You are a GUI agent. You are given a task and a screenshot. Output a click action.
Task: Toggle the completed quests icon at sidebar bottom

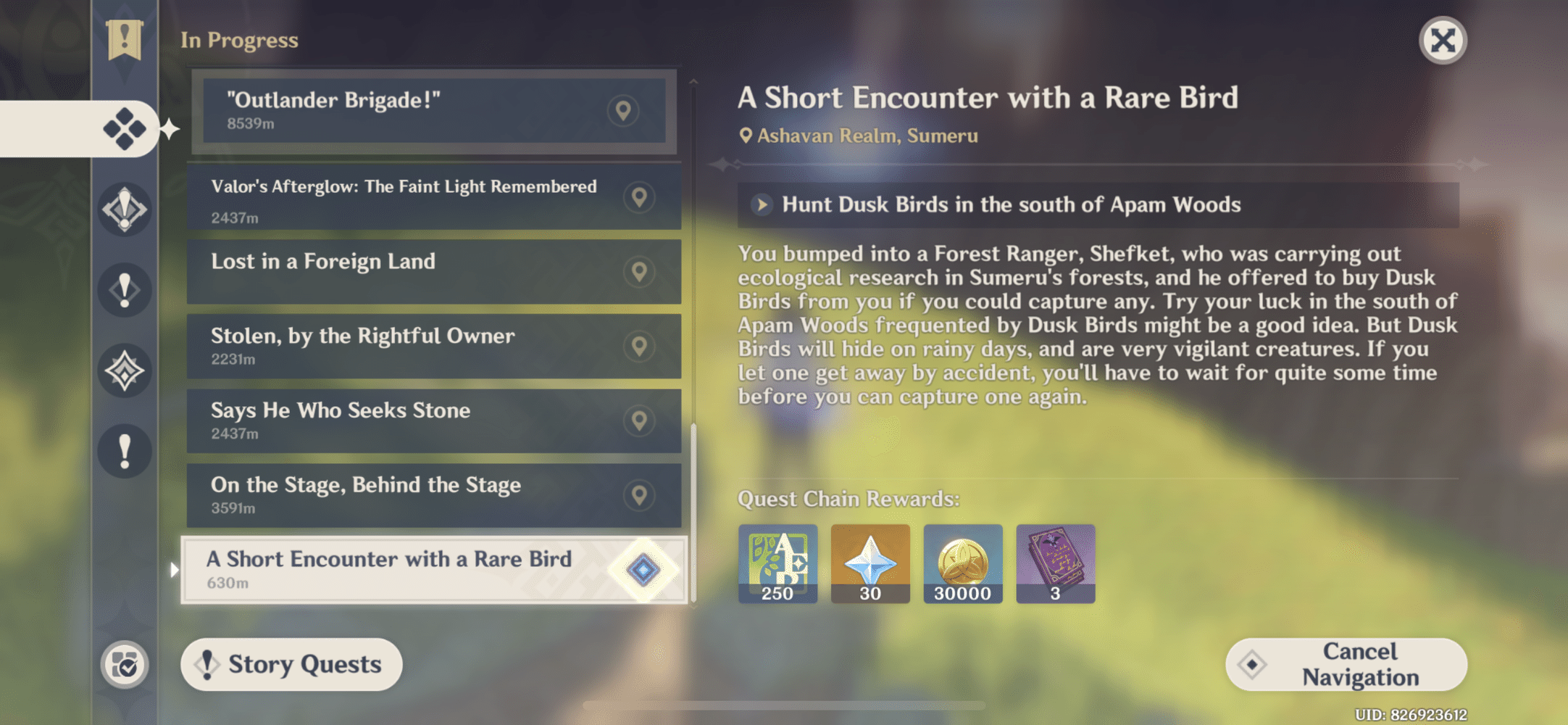coord(125,663)
